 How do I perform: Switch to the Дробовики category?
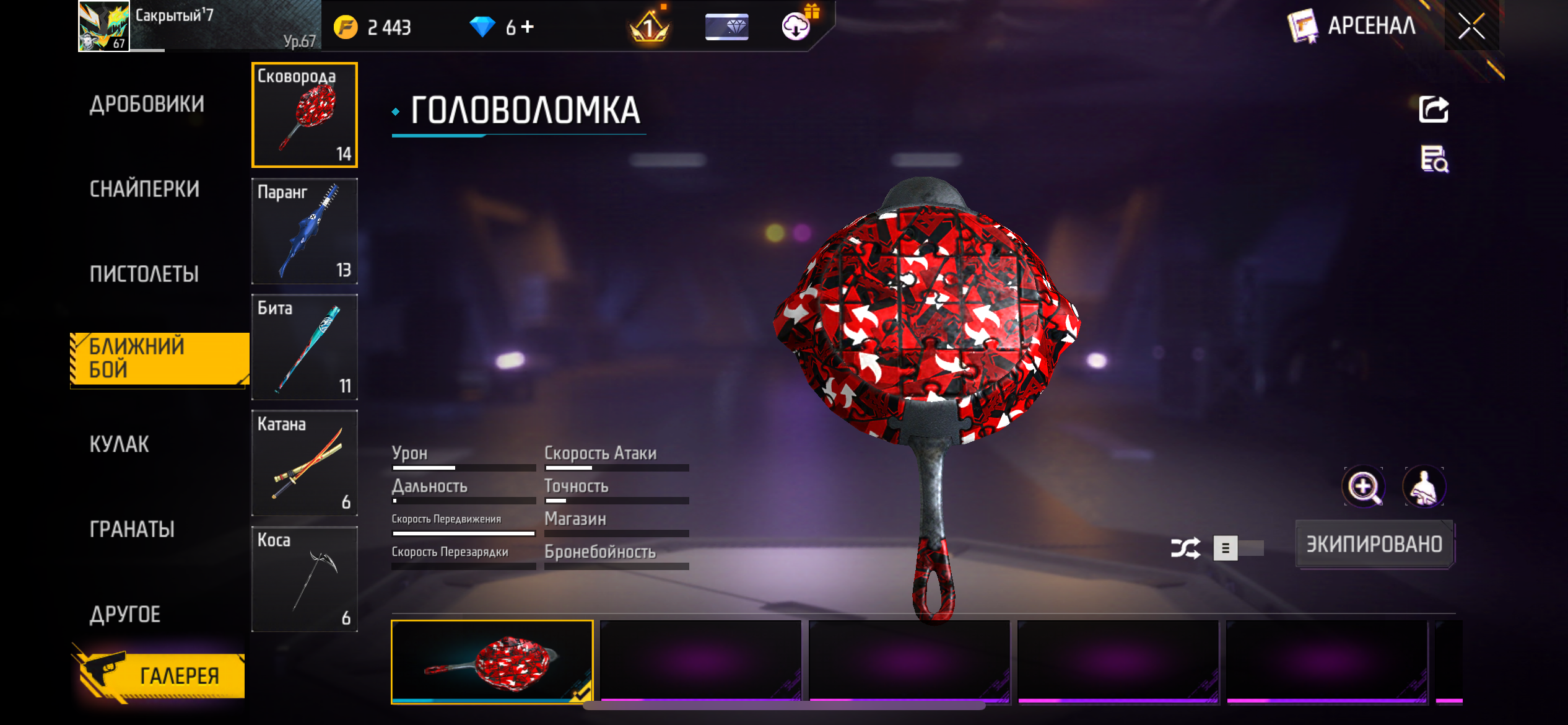point(147,104)
